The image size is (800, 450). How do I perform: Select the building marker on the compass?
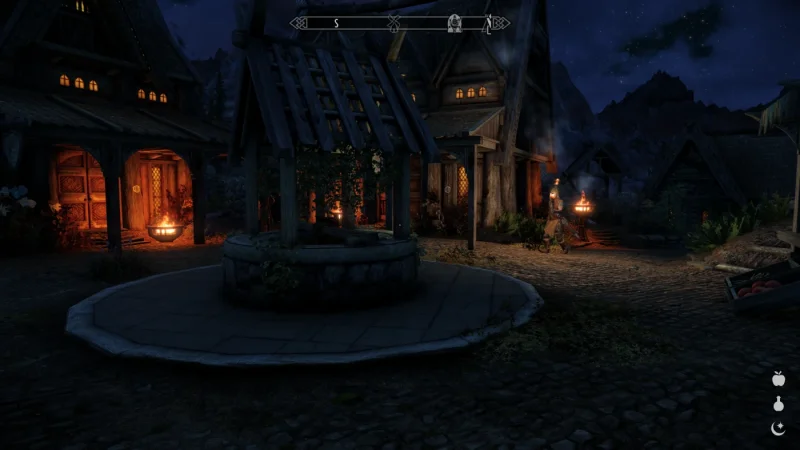coord(454,22)
